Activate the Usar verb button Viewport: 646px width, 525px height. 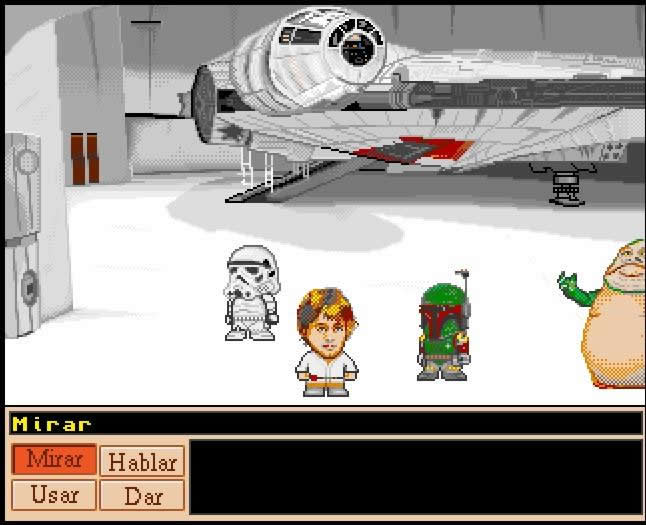(x=54, y=494)
